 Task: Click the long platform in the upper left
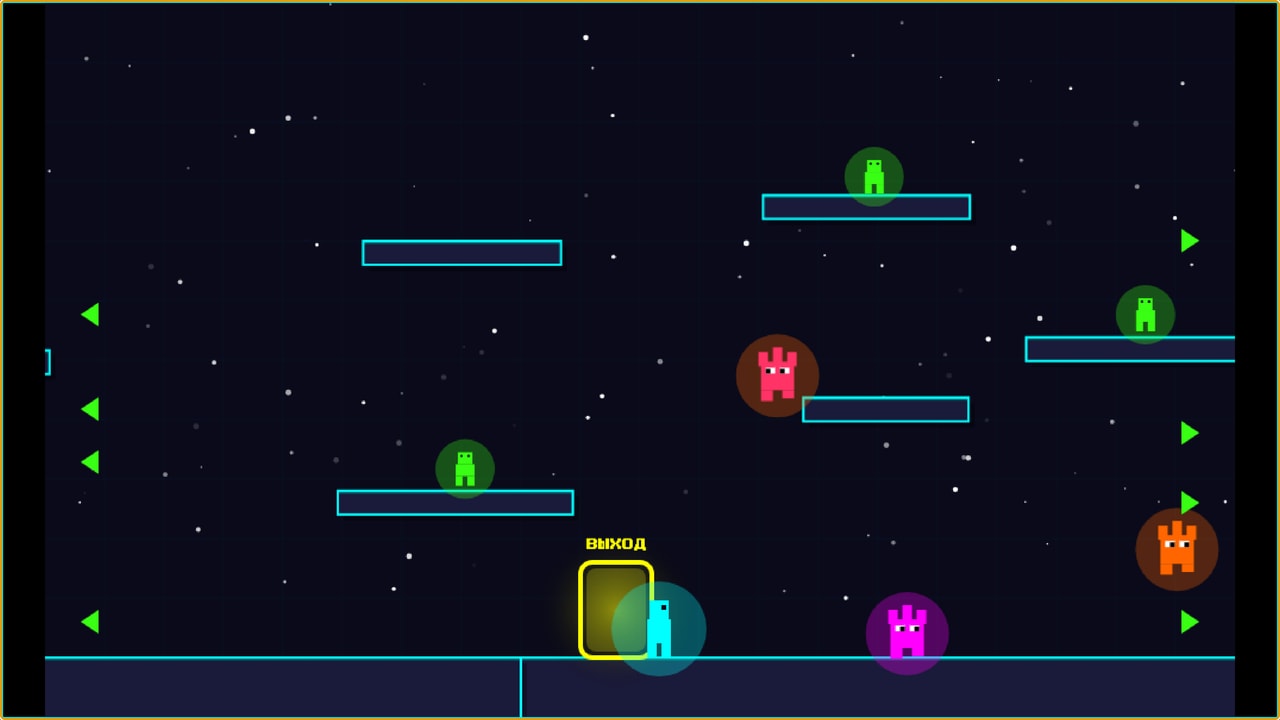point(461,253)
